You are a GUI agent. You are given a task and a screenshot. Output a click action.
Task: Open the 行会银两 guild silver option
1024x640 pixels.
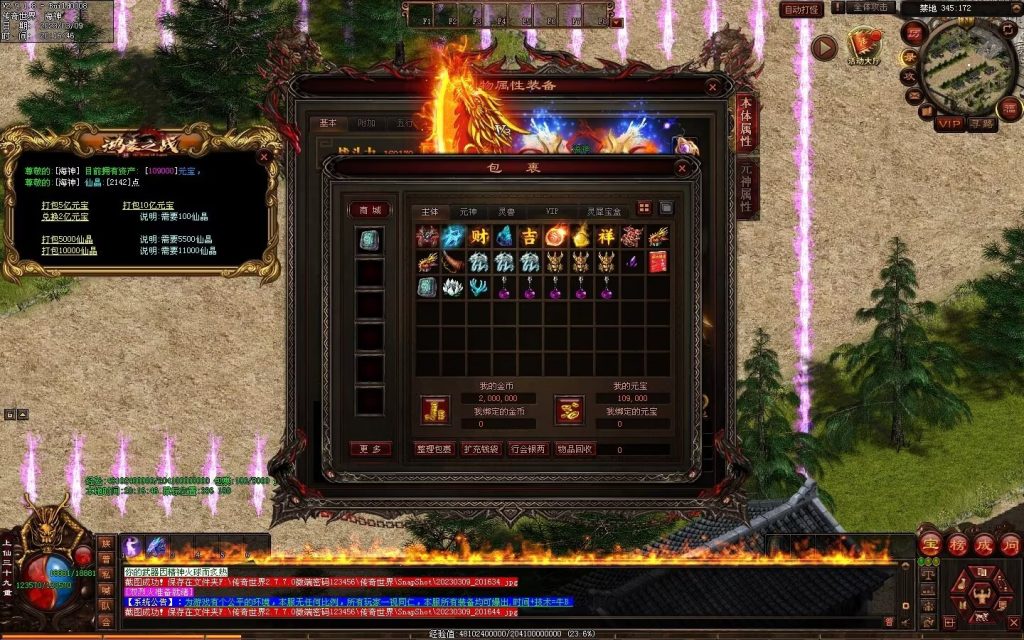(528, 449)
